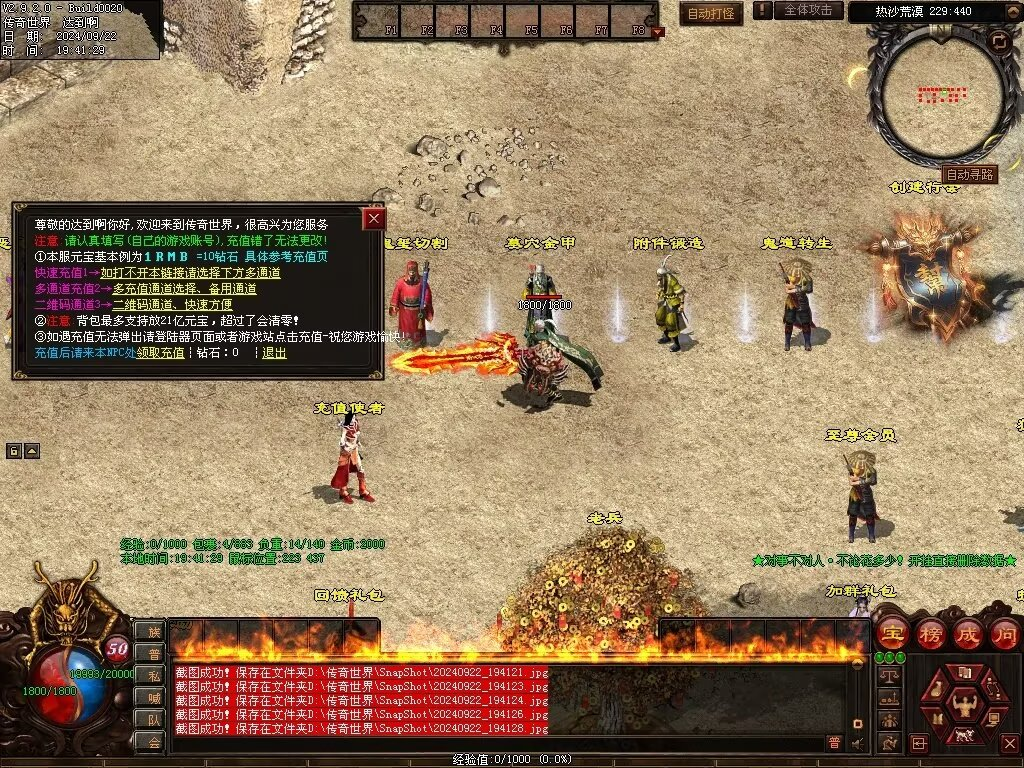Claim recharge via the 领取充值 link

160,353
